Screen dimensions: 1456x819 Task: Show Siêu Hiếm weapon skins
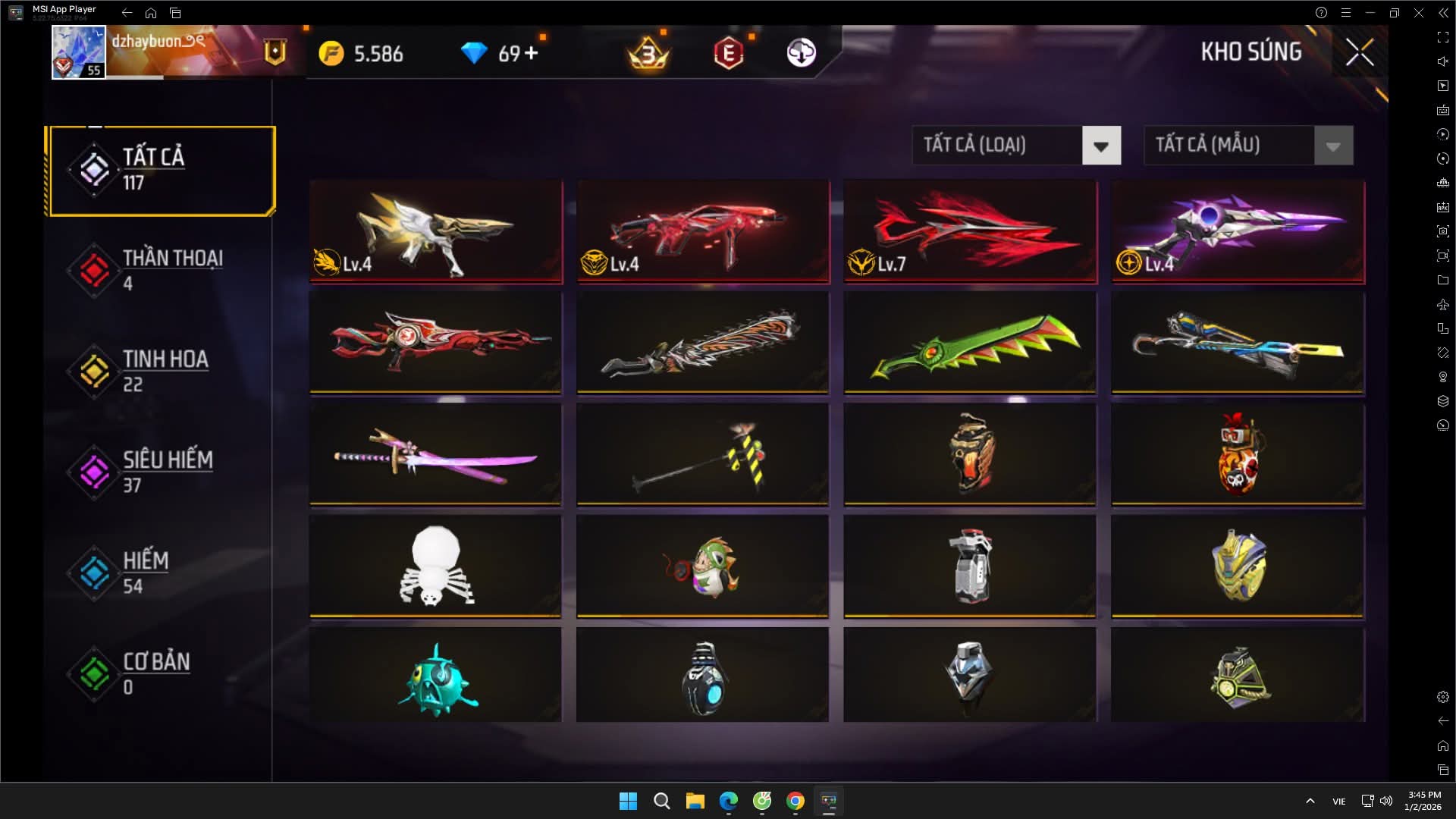161,472
